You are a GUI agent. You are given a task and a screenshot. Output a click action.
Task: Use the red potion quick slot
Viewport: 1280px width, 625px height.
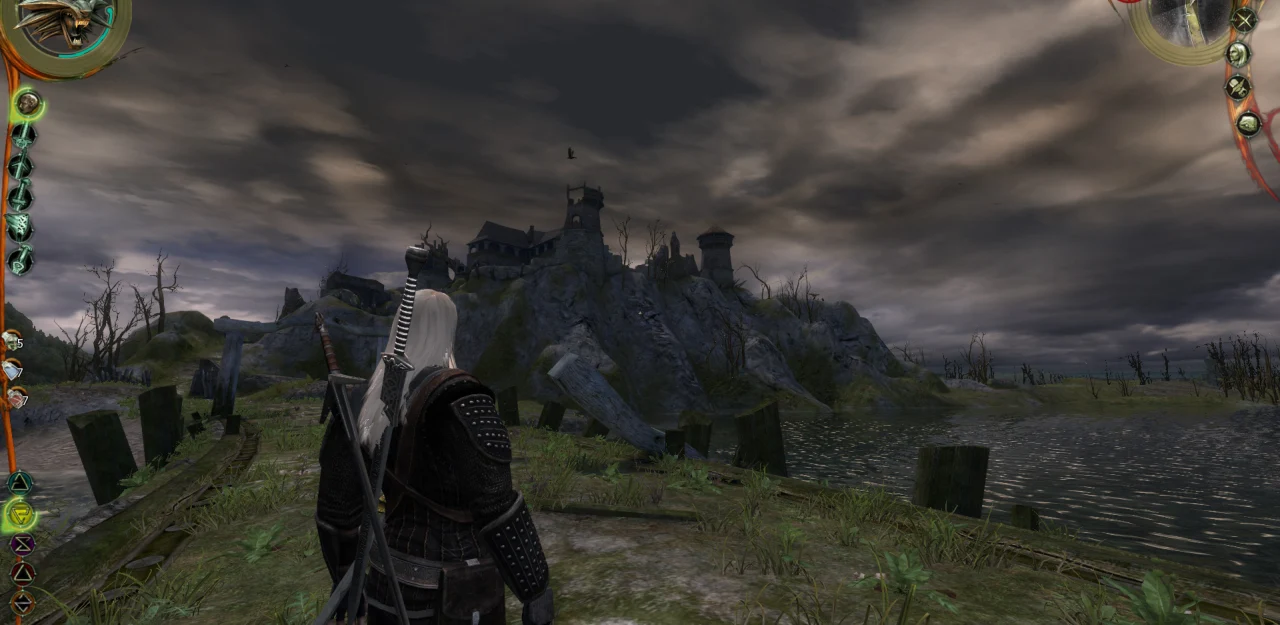tap(14, 398)
